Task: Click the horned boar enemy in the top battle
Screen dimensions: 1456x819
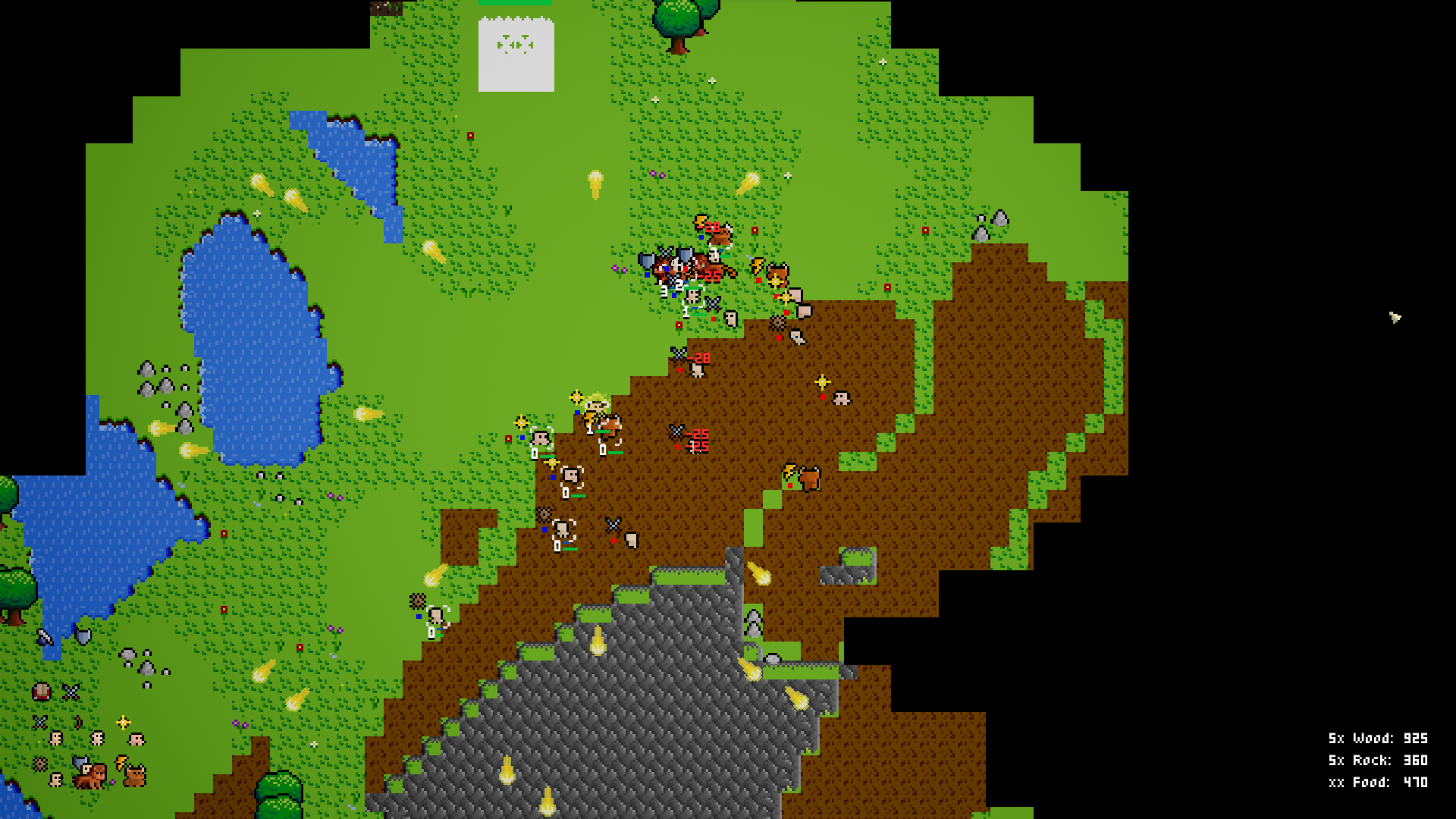Action: (x=720, y=237)
